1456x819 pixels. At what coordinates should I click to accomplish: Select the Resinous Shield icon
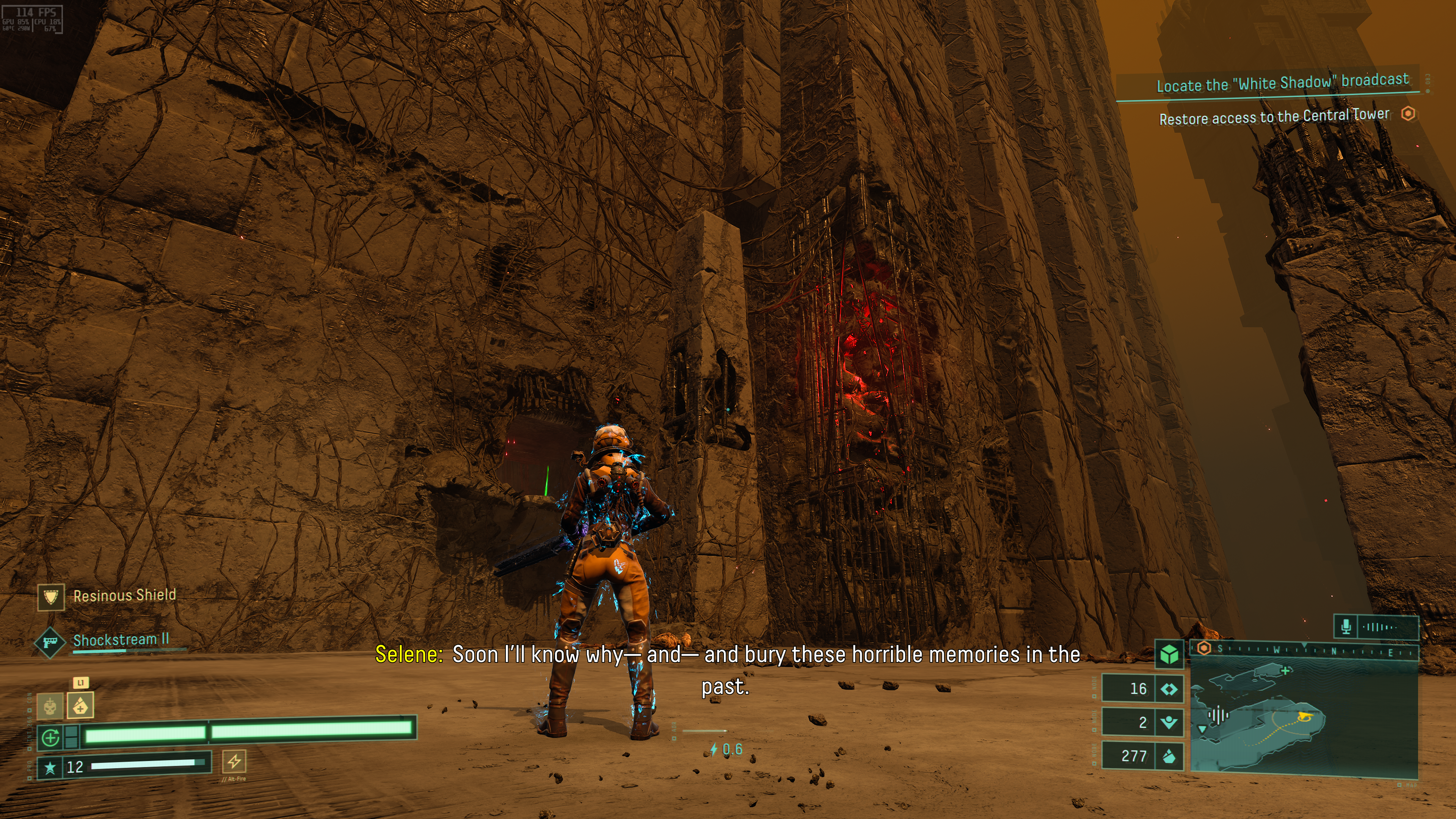pyautogui.click(x=51, y=597)
